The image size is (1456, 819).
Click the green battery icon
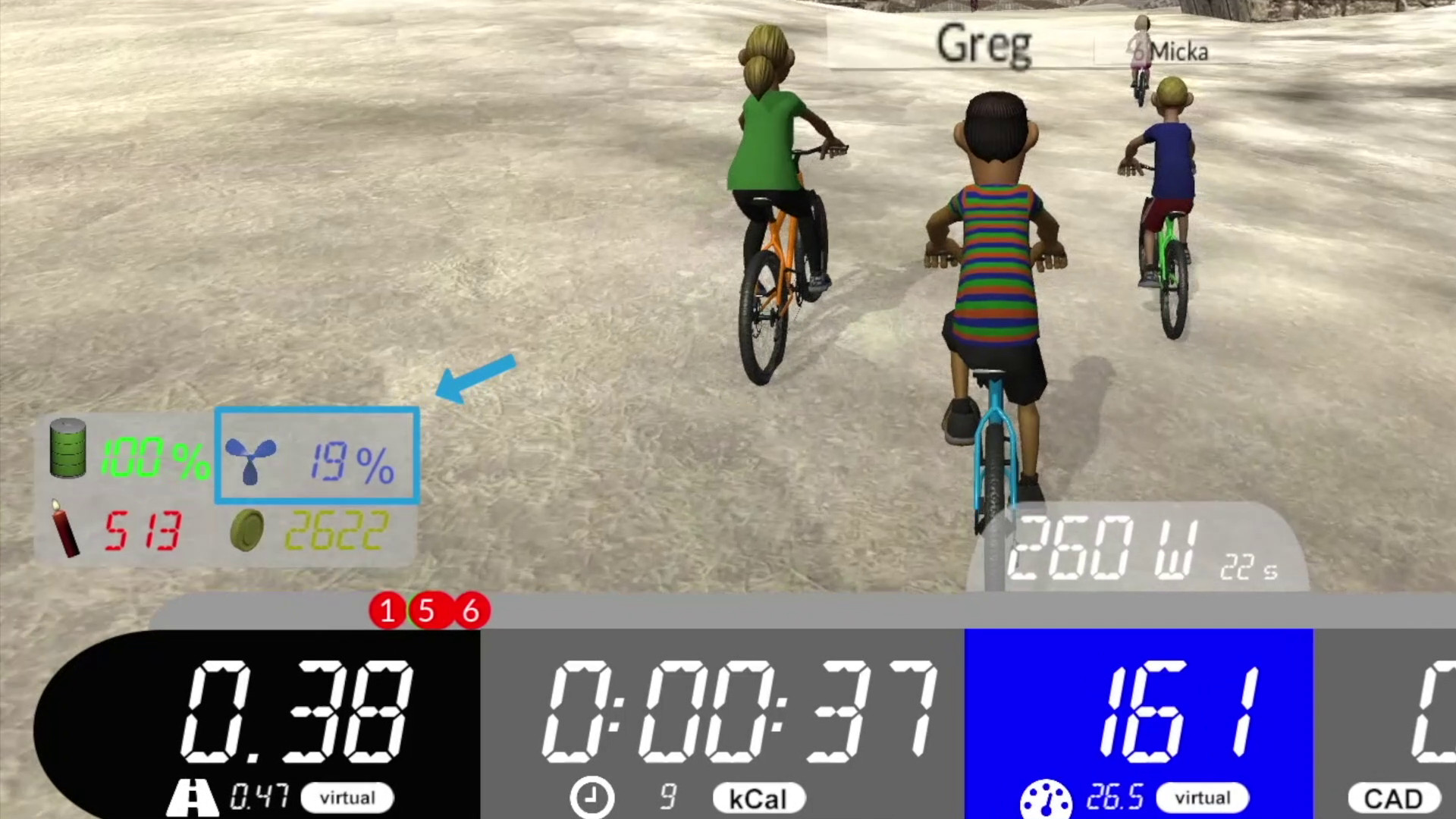point(68,448)
